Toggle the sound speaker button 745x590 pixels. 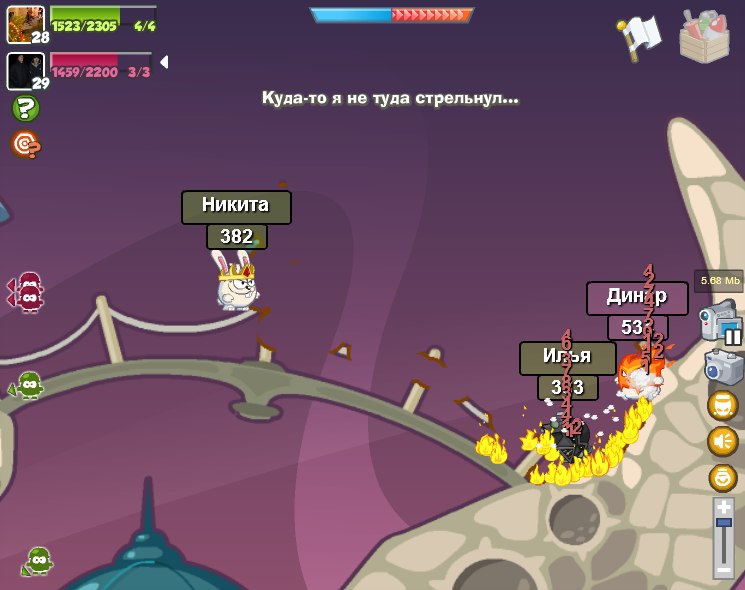pos(723,441)
